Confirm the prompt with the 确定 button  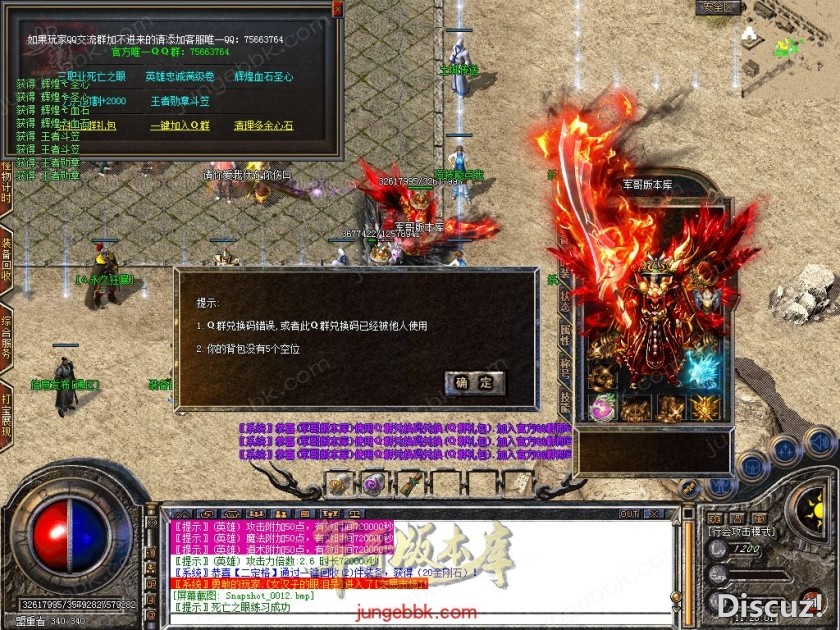474,382
